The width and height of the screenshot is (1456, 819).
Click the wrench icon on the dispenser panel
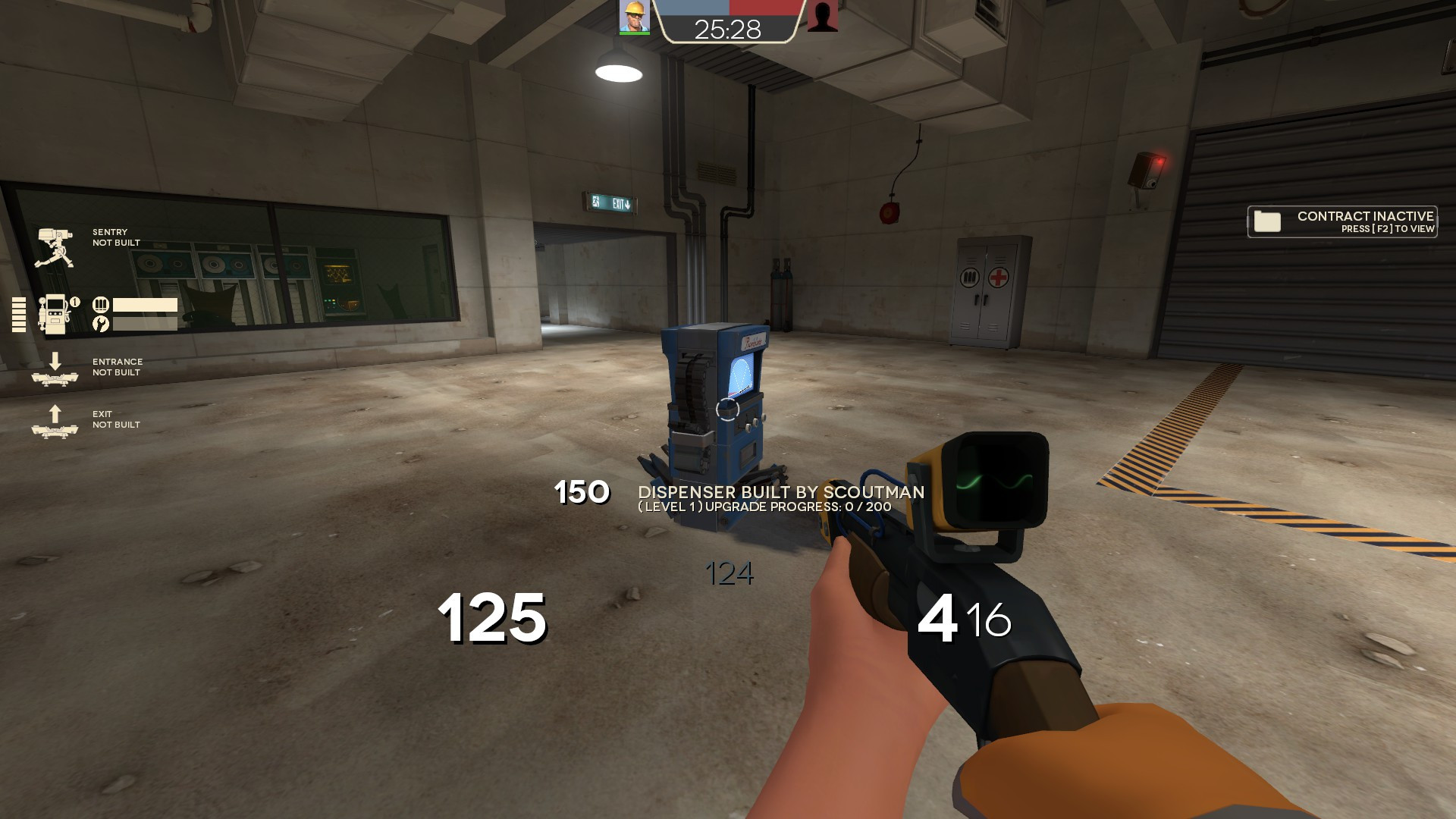(x=99, y=323)
